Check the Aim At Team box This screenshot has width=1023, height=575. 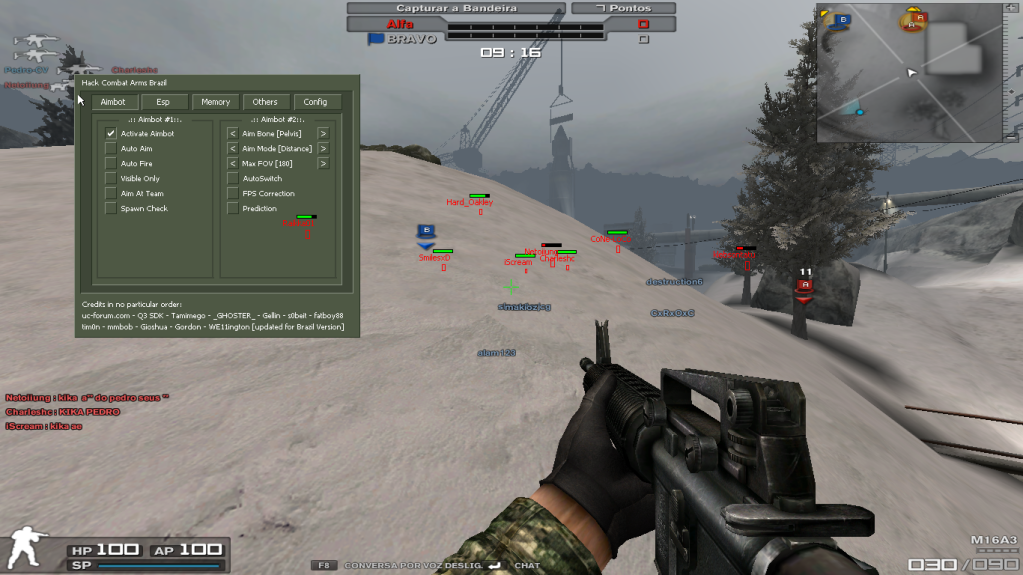point(111,193)
